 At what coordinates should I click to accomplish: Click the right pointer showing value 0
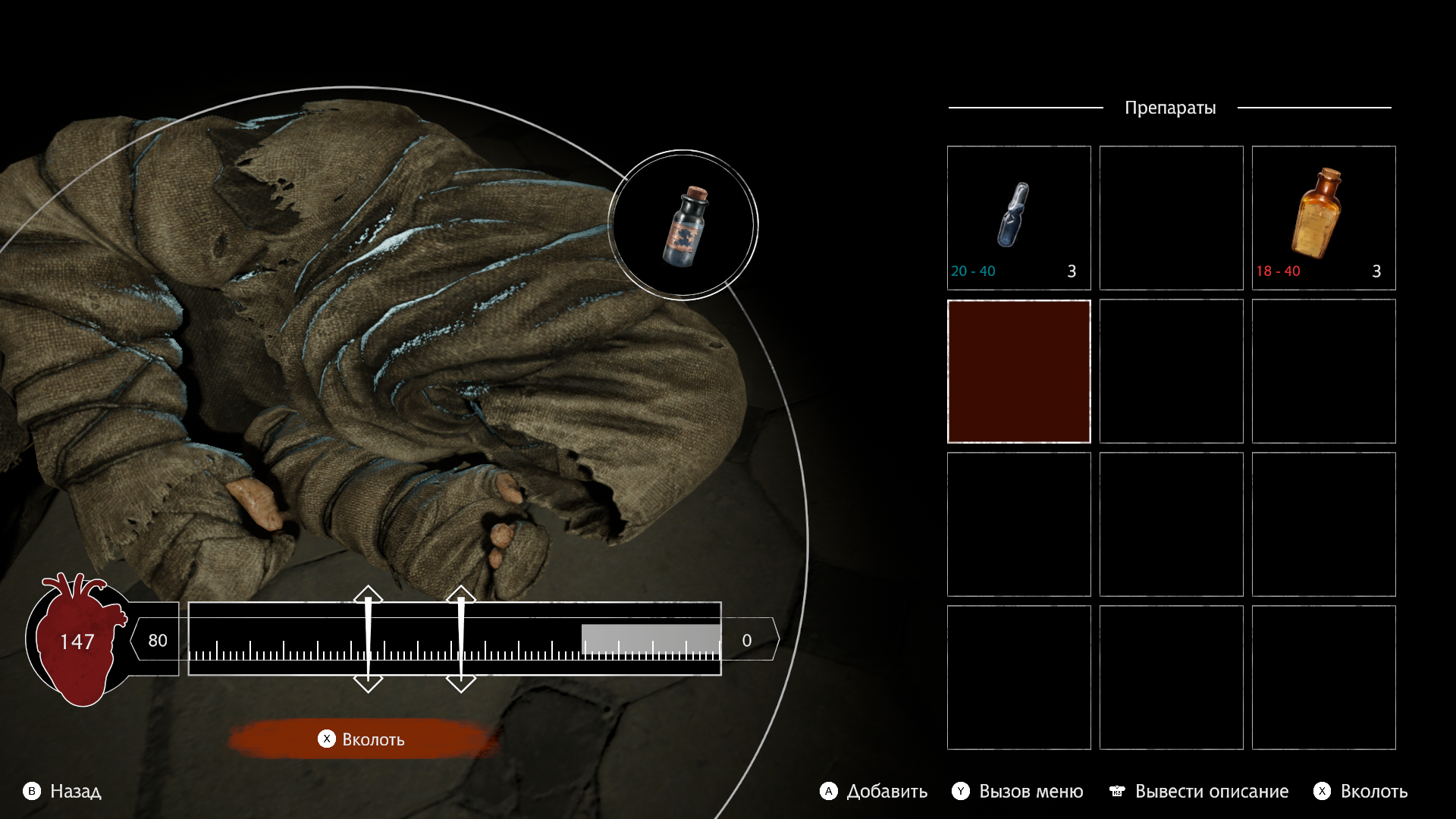(746, 639)
